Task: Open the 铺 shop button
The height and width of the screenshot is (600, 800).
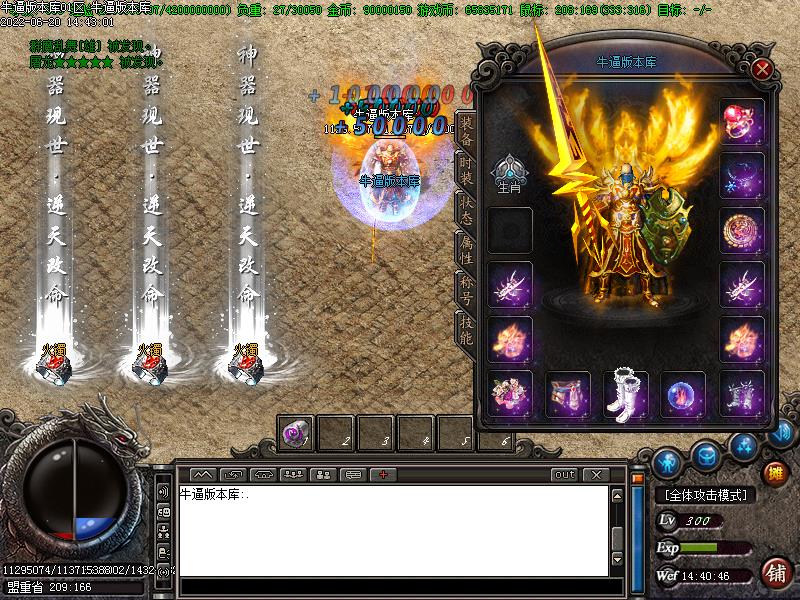Action: [775, 573]
